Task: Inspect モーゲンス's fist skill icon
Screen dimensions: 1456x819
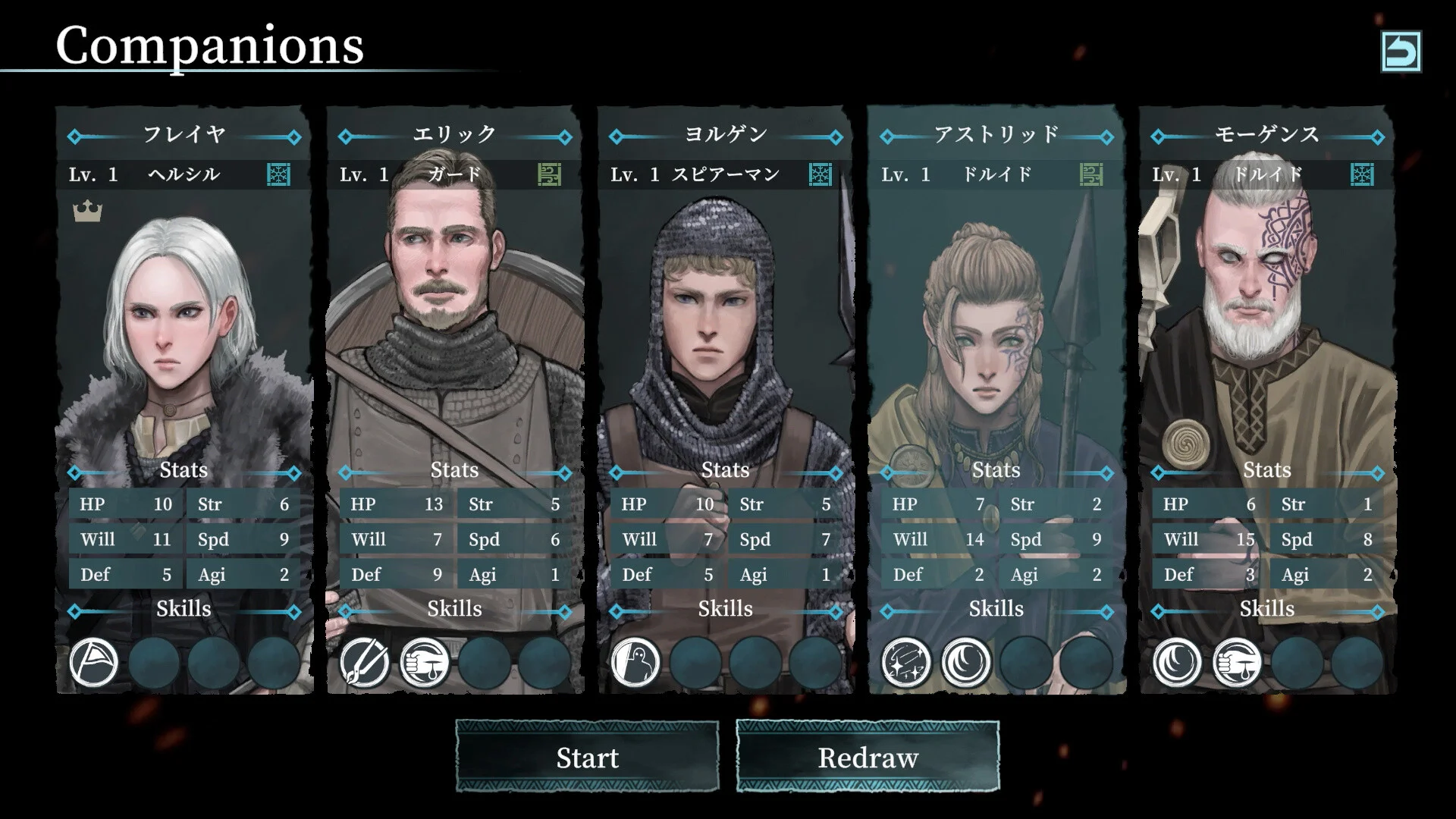Action: [x=1237, y=662]
